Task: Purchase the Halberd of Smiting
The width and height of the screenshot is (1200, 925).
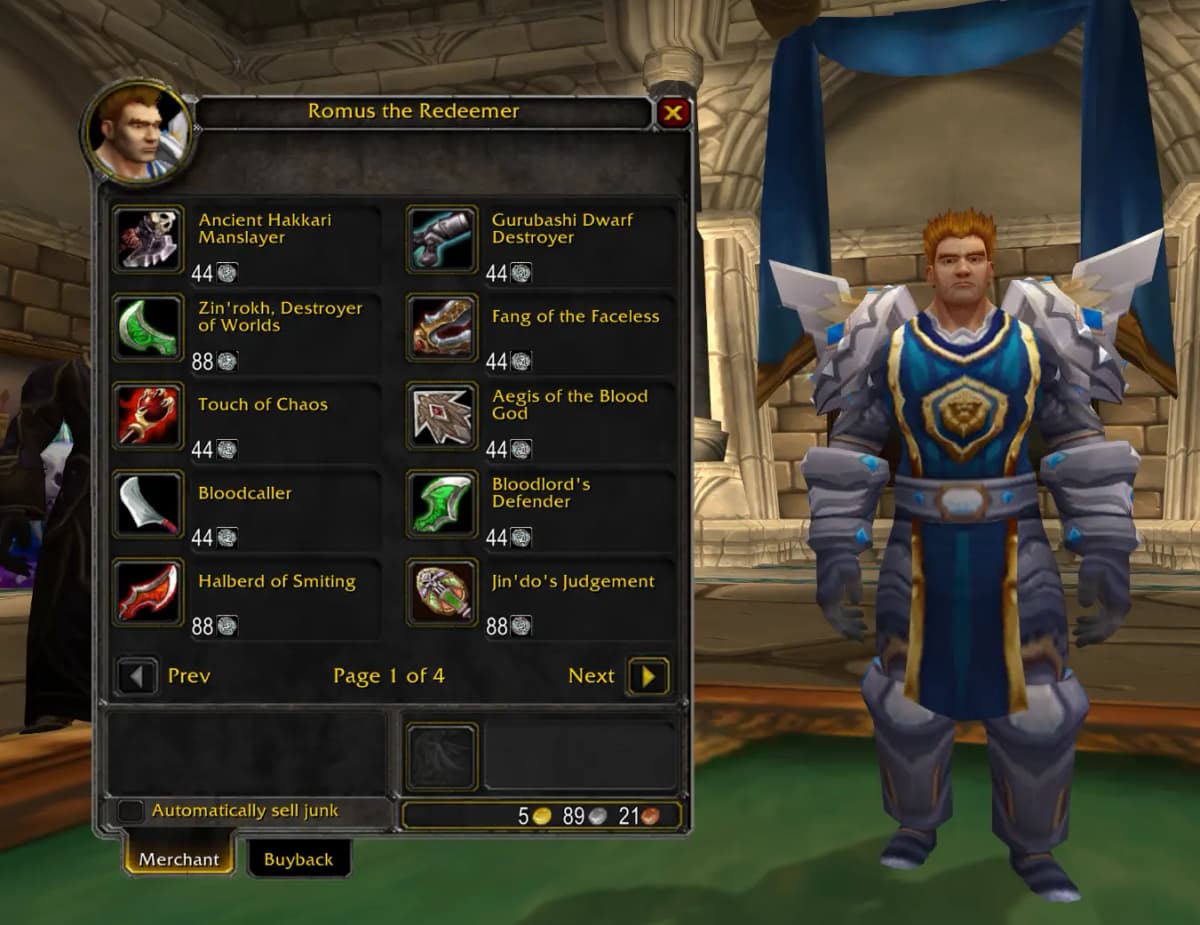Action: click(148, 592)
